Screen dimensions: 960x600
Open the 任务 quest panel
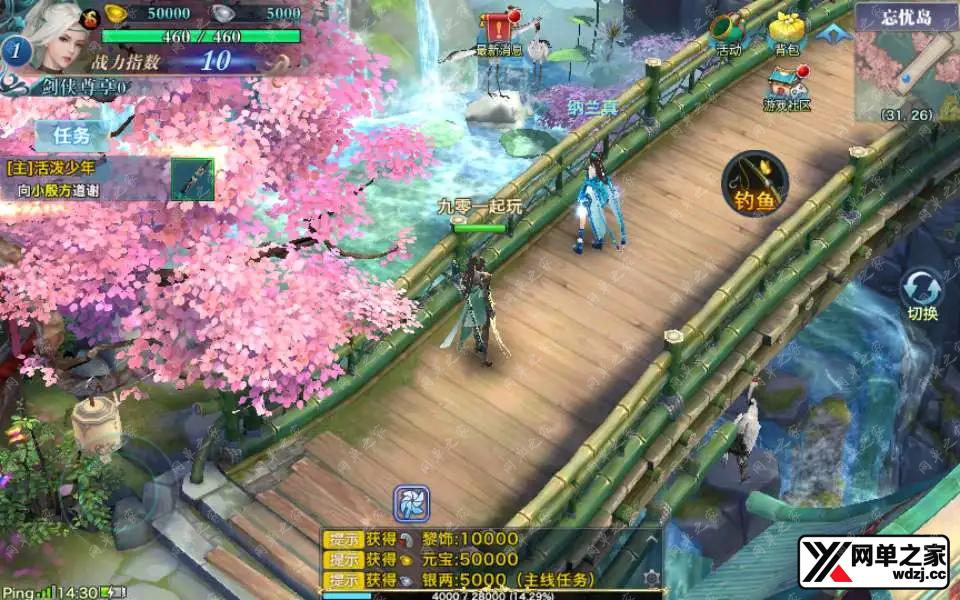72,134
